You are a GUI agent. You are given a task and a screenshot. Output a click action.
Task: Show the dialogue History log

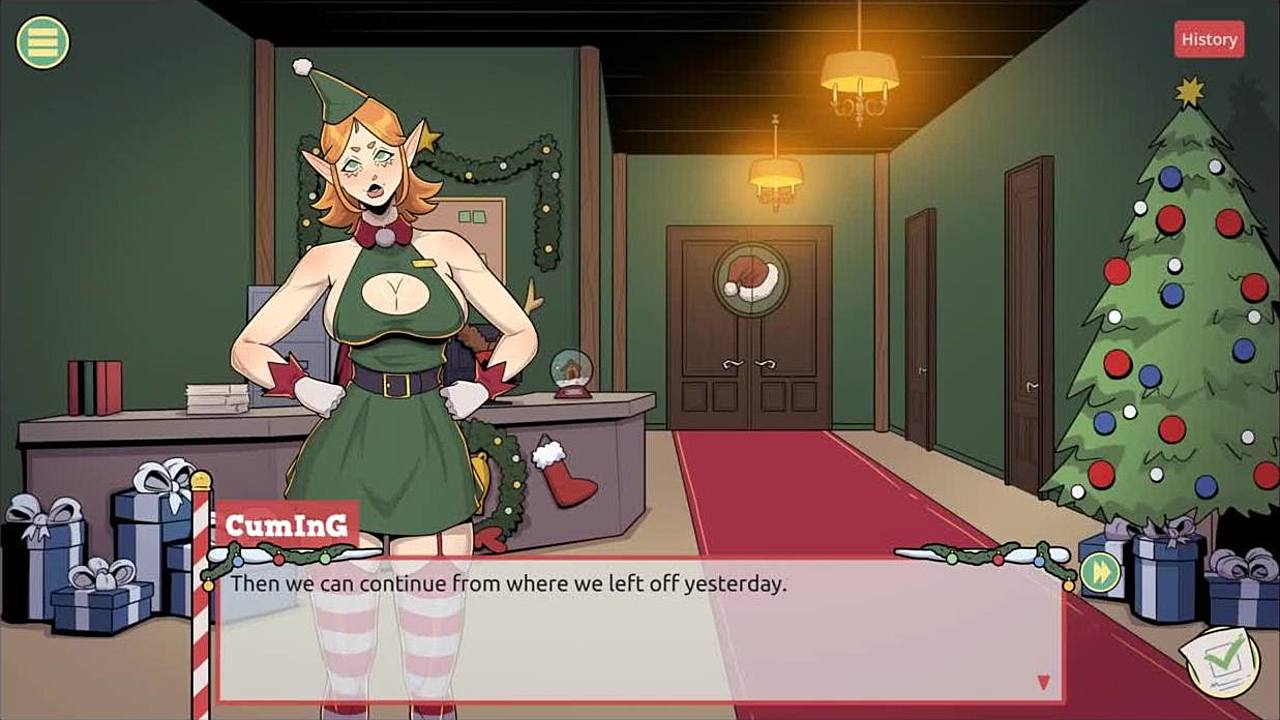1209,39
